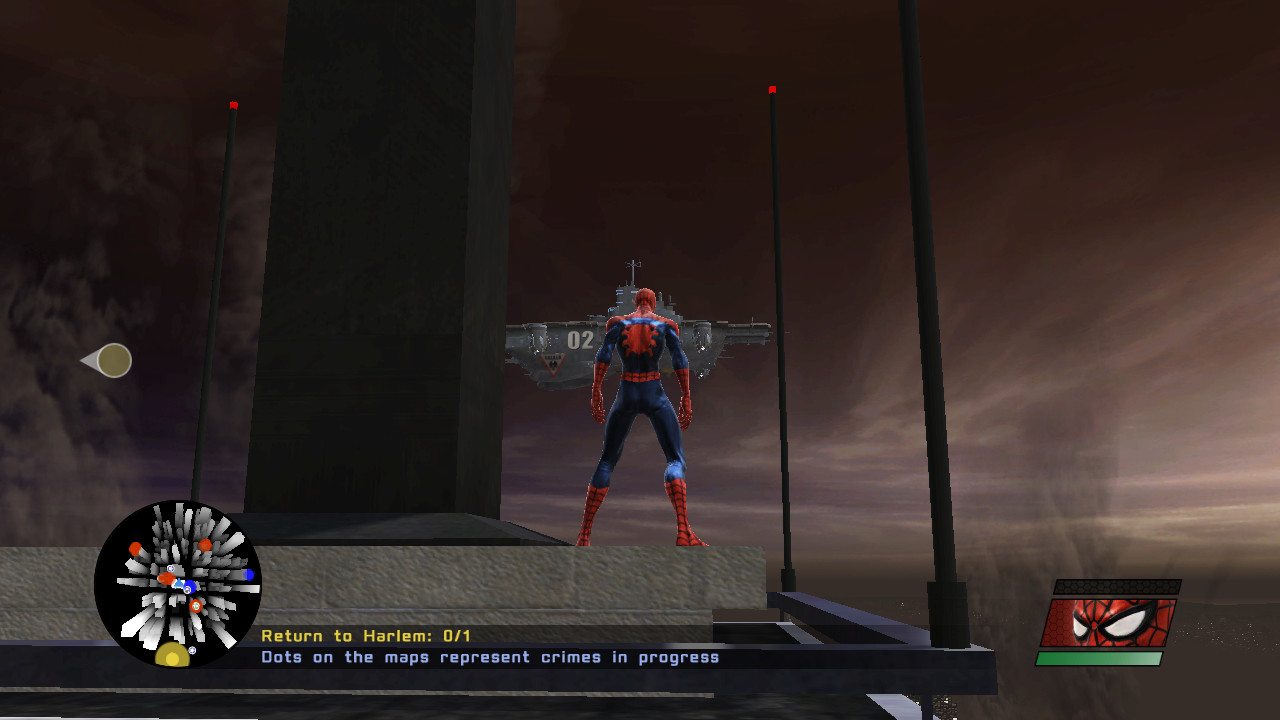Select the red crime dot at minimap top-right
Image resolution: width=1280 pixels, height=720 pixels.
tap(206, 545)
